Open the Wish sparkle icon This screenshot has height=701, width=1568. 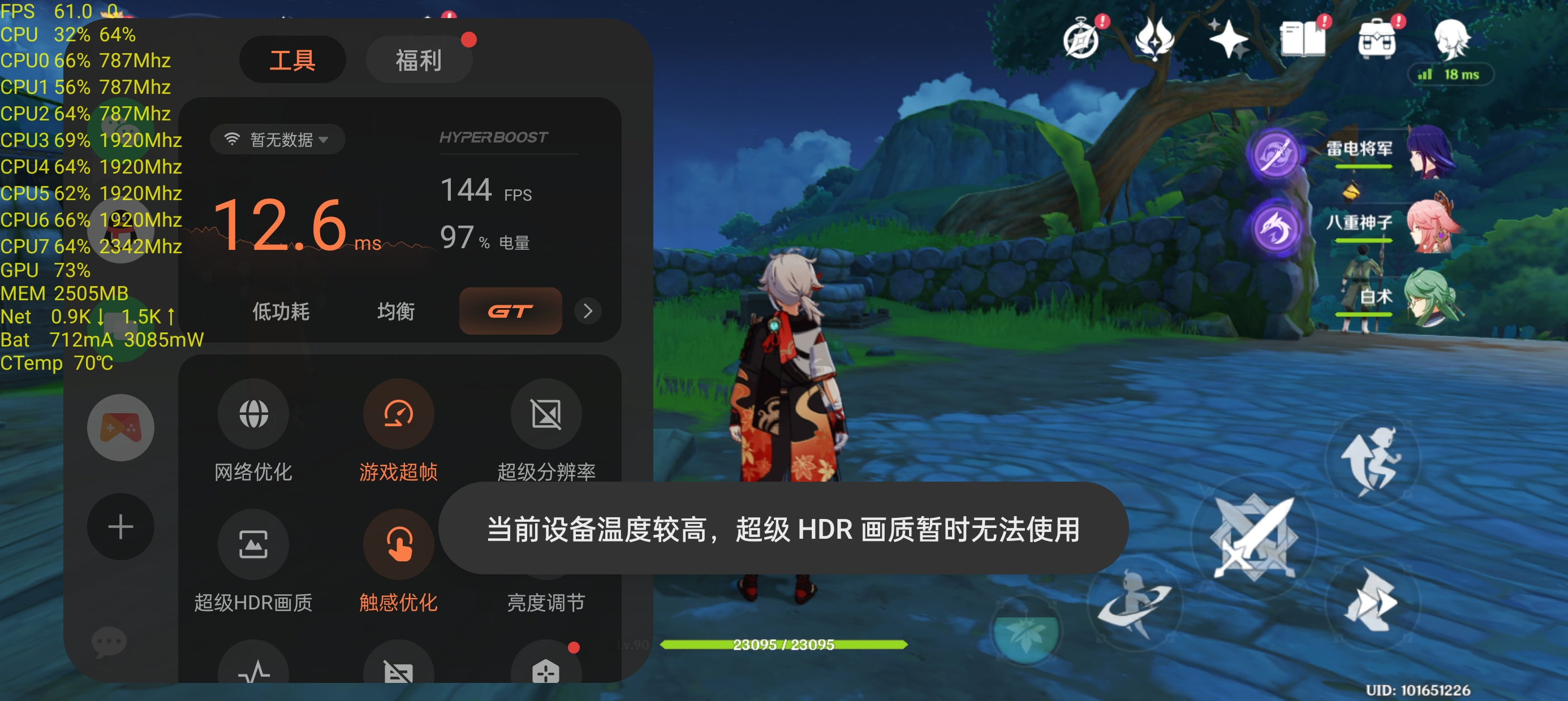tap(1230, 38)
